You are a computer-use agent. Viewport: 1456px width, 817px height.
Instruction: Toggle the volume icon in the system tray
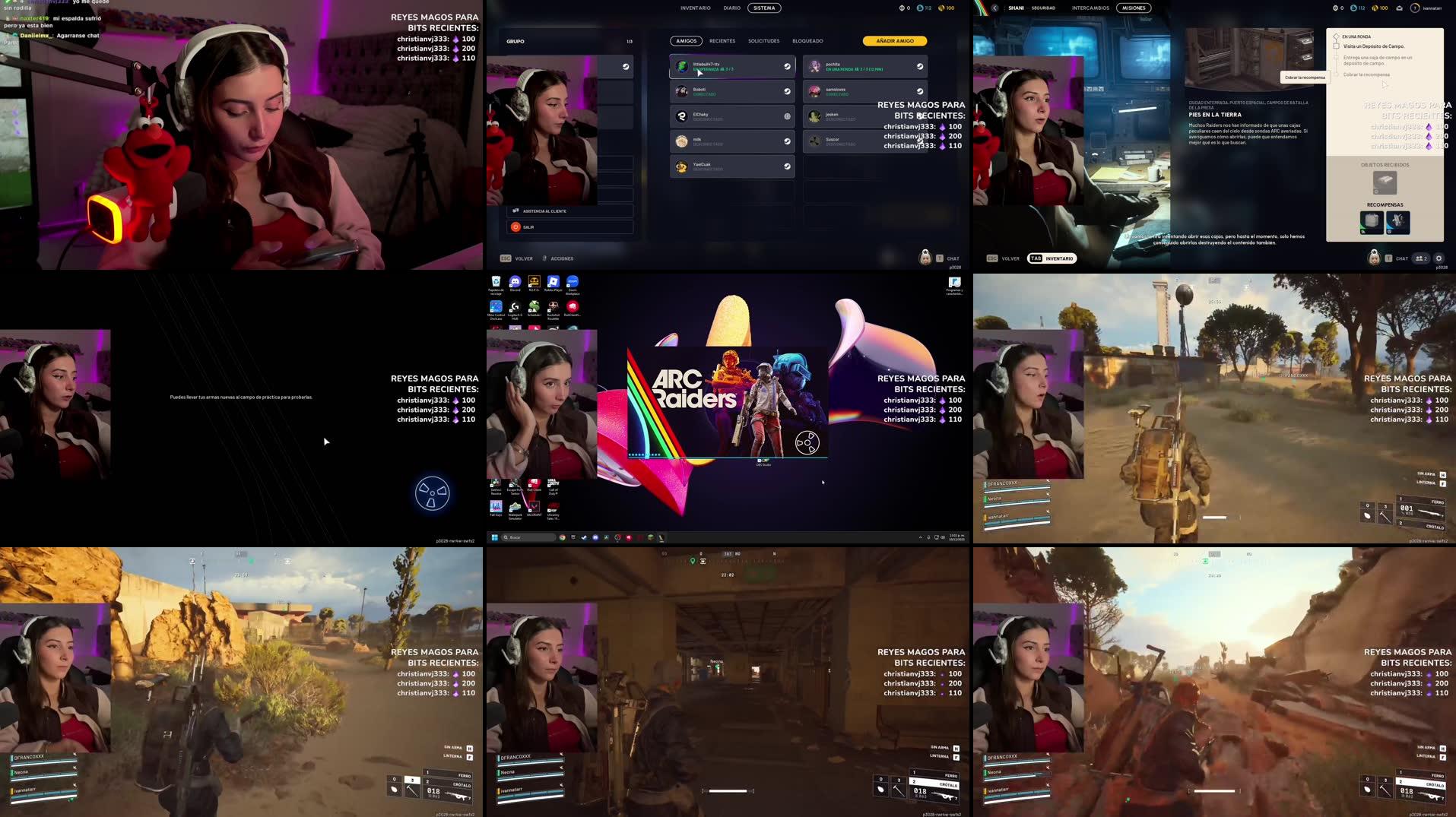pos(943,537)
